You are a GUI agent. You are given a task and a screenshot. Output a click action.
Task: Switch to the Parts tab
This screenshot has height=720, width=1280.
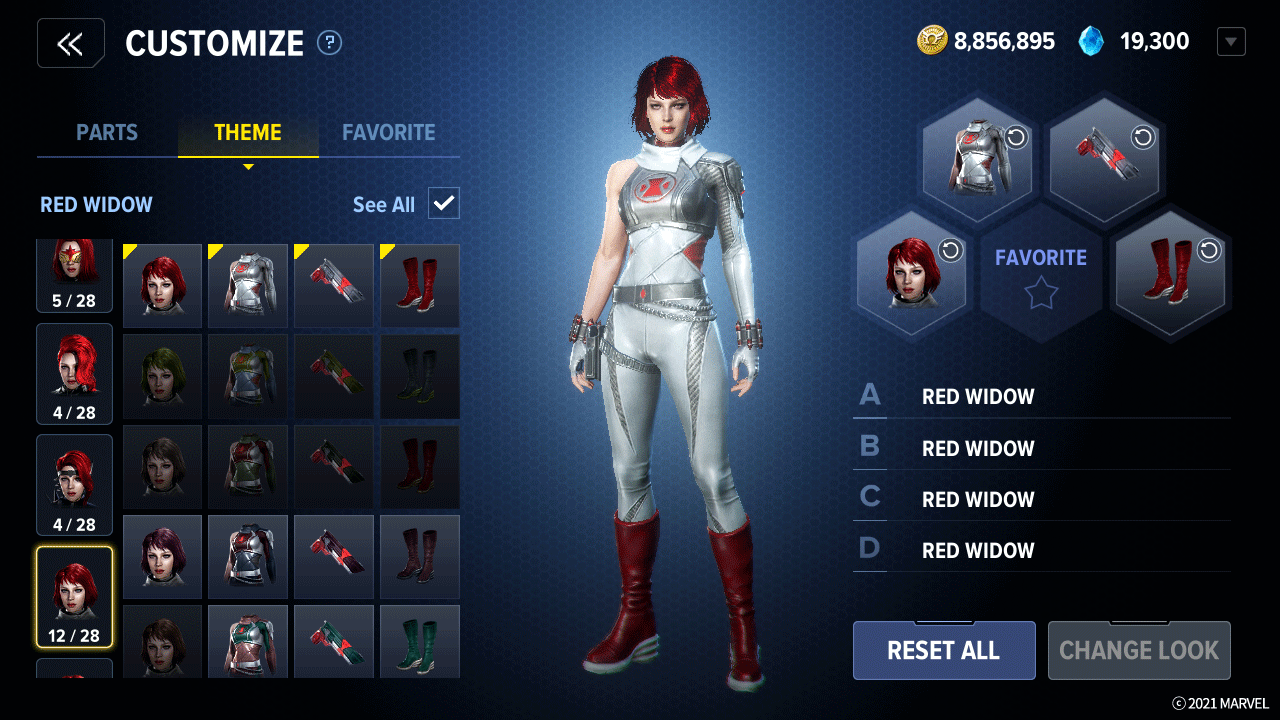[x=107, y=132]
